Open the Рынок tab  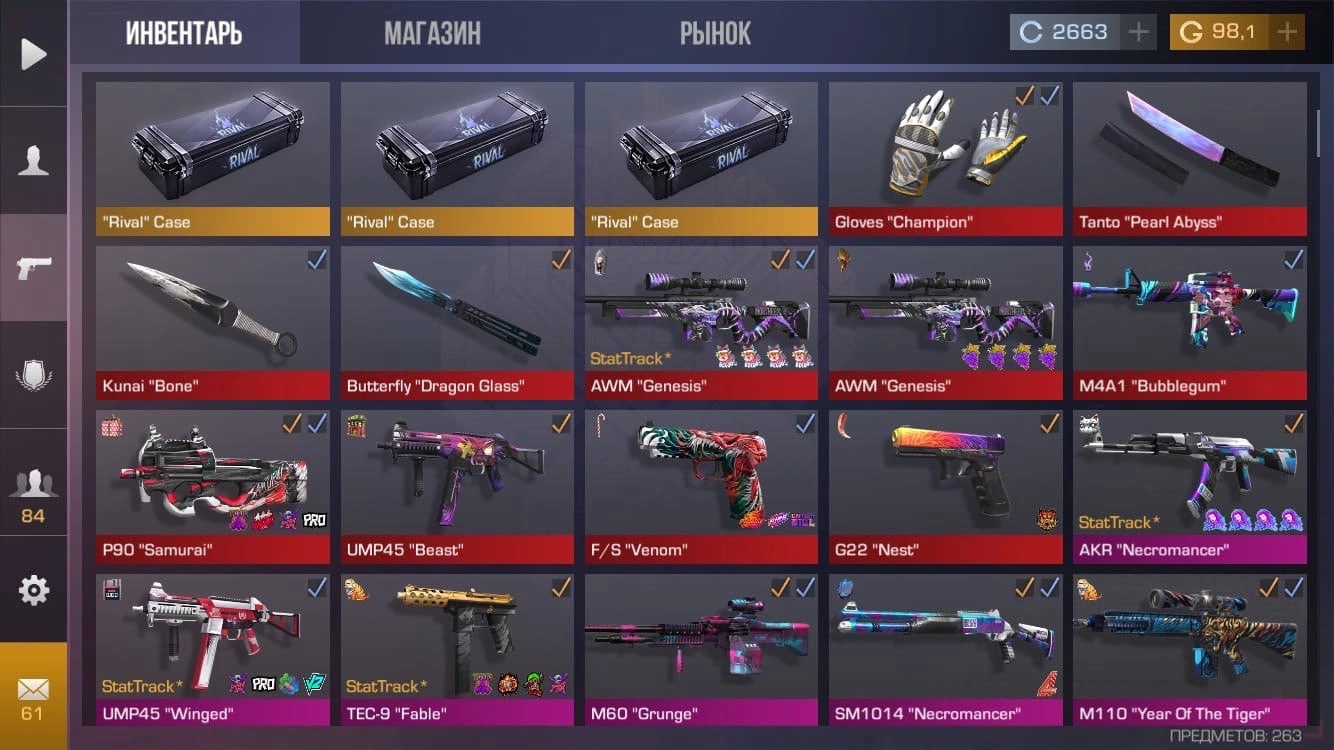point(715,33)
